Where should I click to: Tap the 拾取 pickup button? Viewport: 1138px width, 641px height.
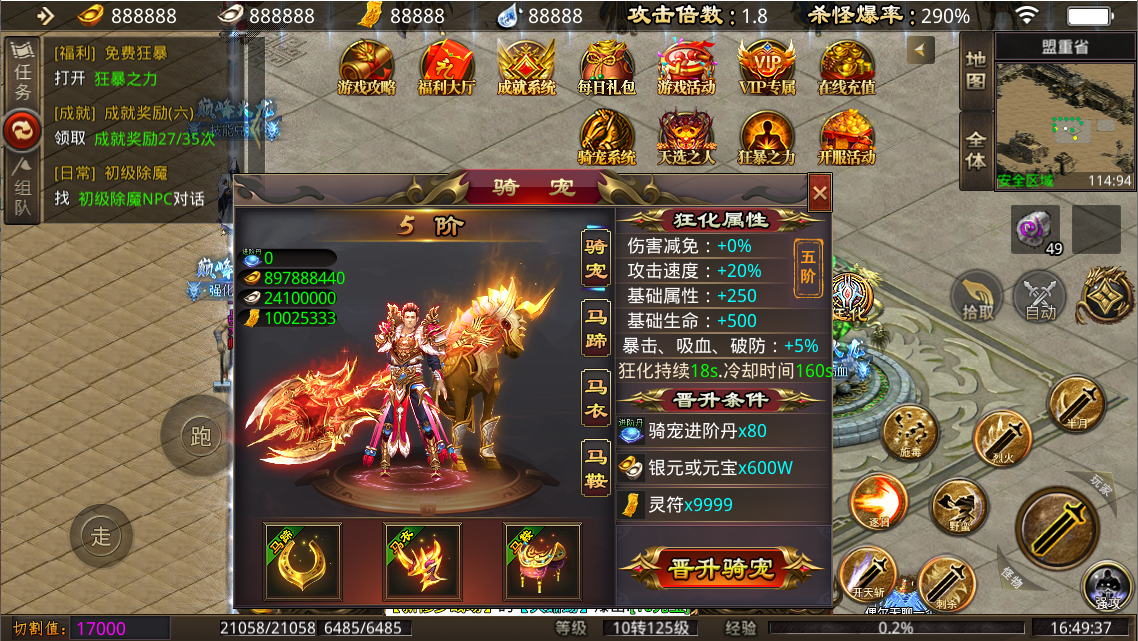coord(978,298)
